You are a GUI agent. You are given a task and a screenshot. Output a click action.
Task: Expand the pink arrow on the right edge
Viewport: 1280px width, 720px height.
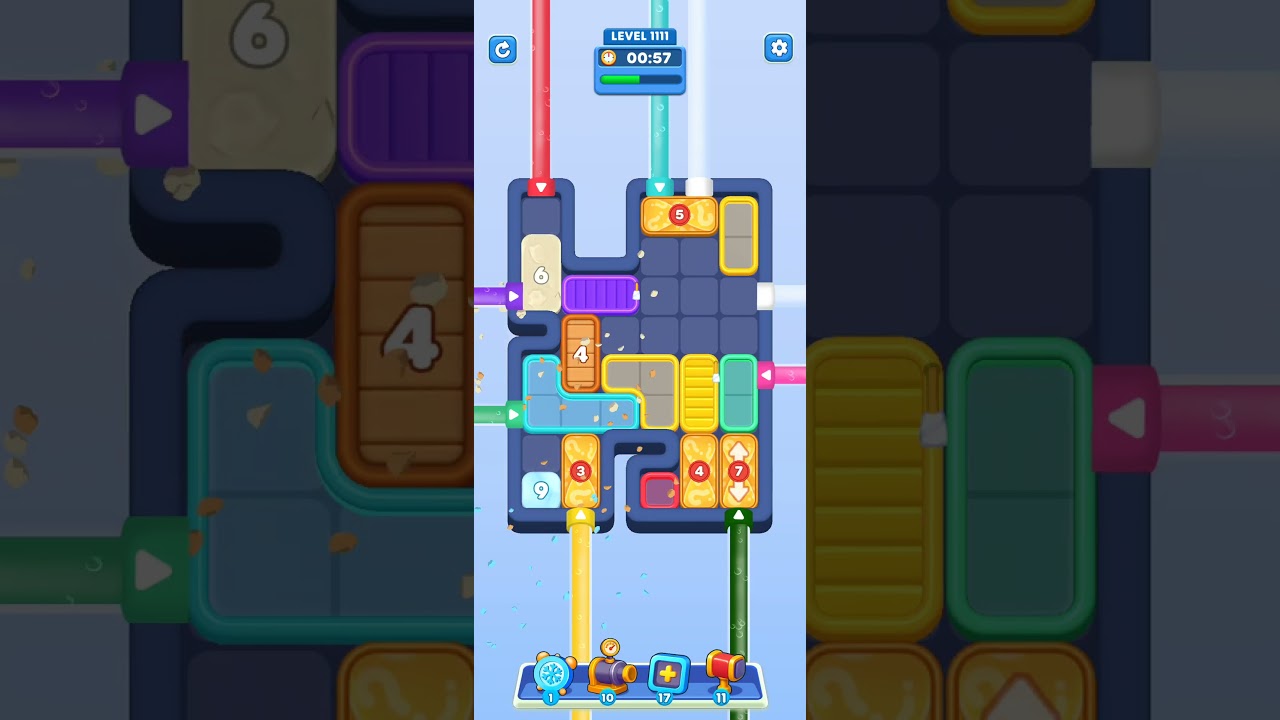(x=768, y=374)
